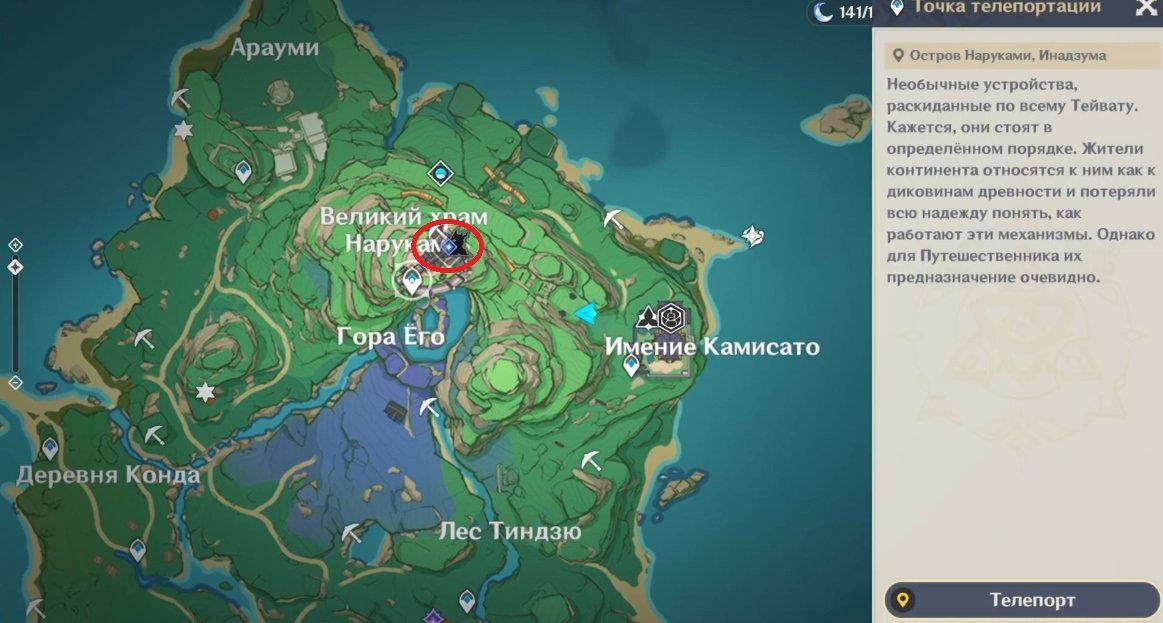Click the map zoom slider handle
Screen dimensions: 1163x623
[x=15, y=267]
